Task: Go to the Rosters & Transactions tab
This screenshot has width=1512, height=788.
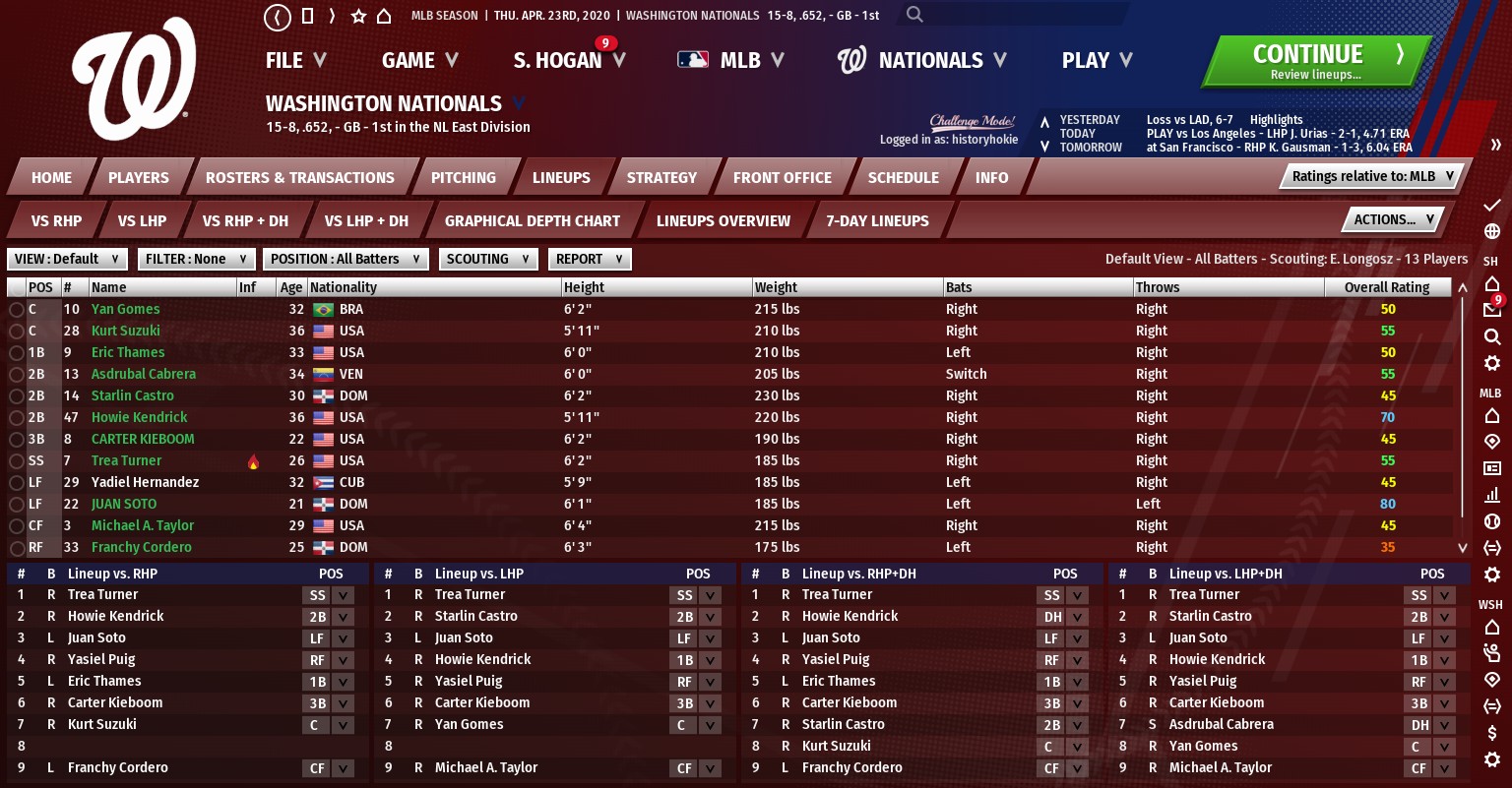Action: pos(299,178)
